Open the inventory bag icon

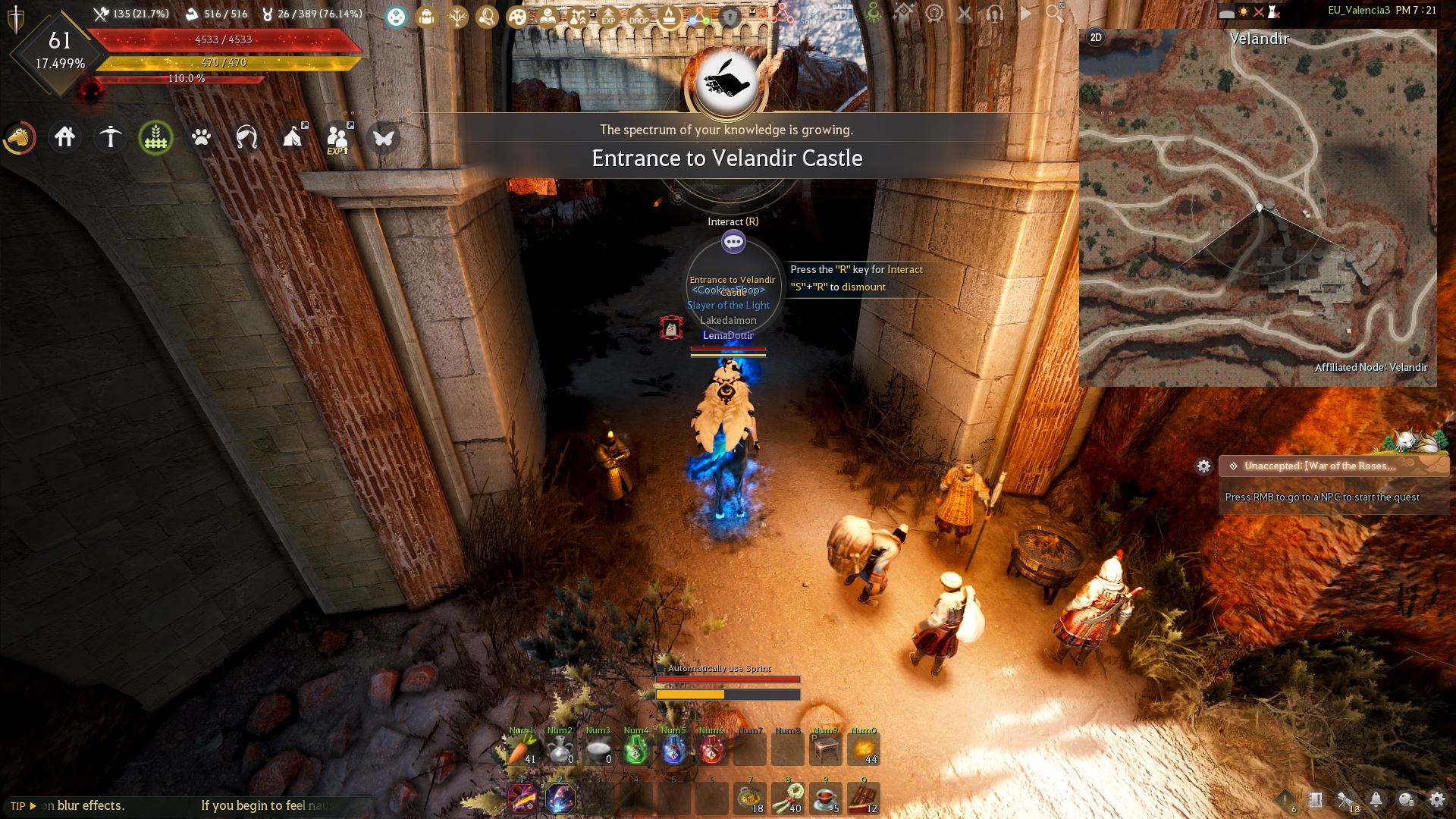click(426, 14)
